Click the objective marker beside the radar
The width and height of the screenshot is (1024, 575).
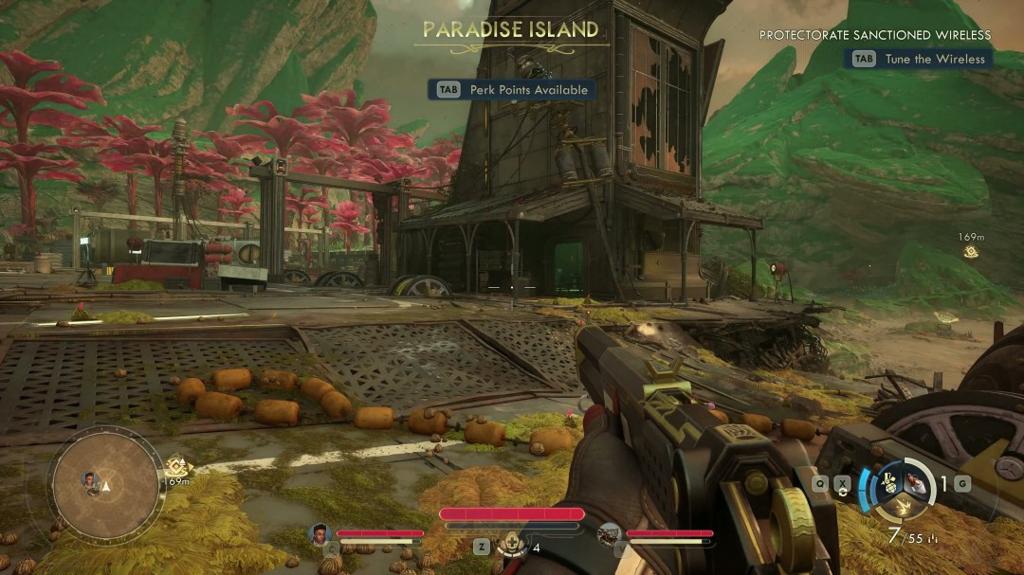click(178, 466)
